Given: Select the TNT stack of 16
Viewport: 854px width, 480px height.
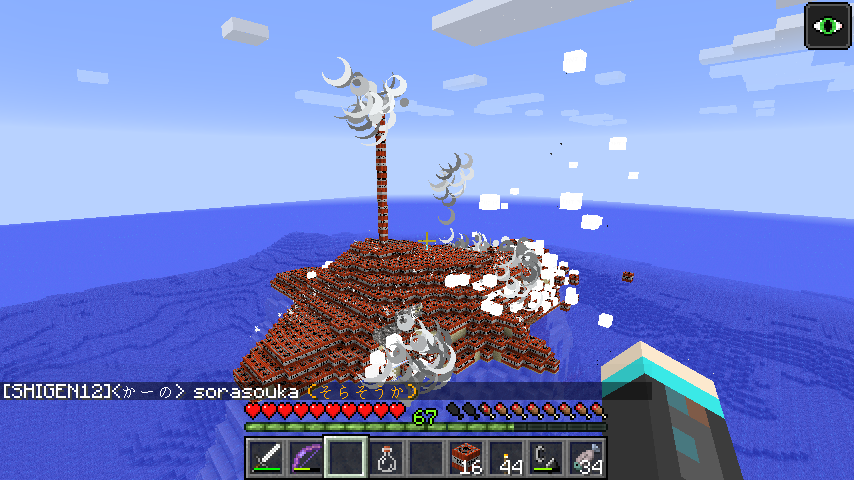Looking at the screenshot, I should point(467,458).
